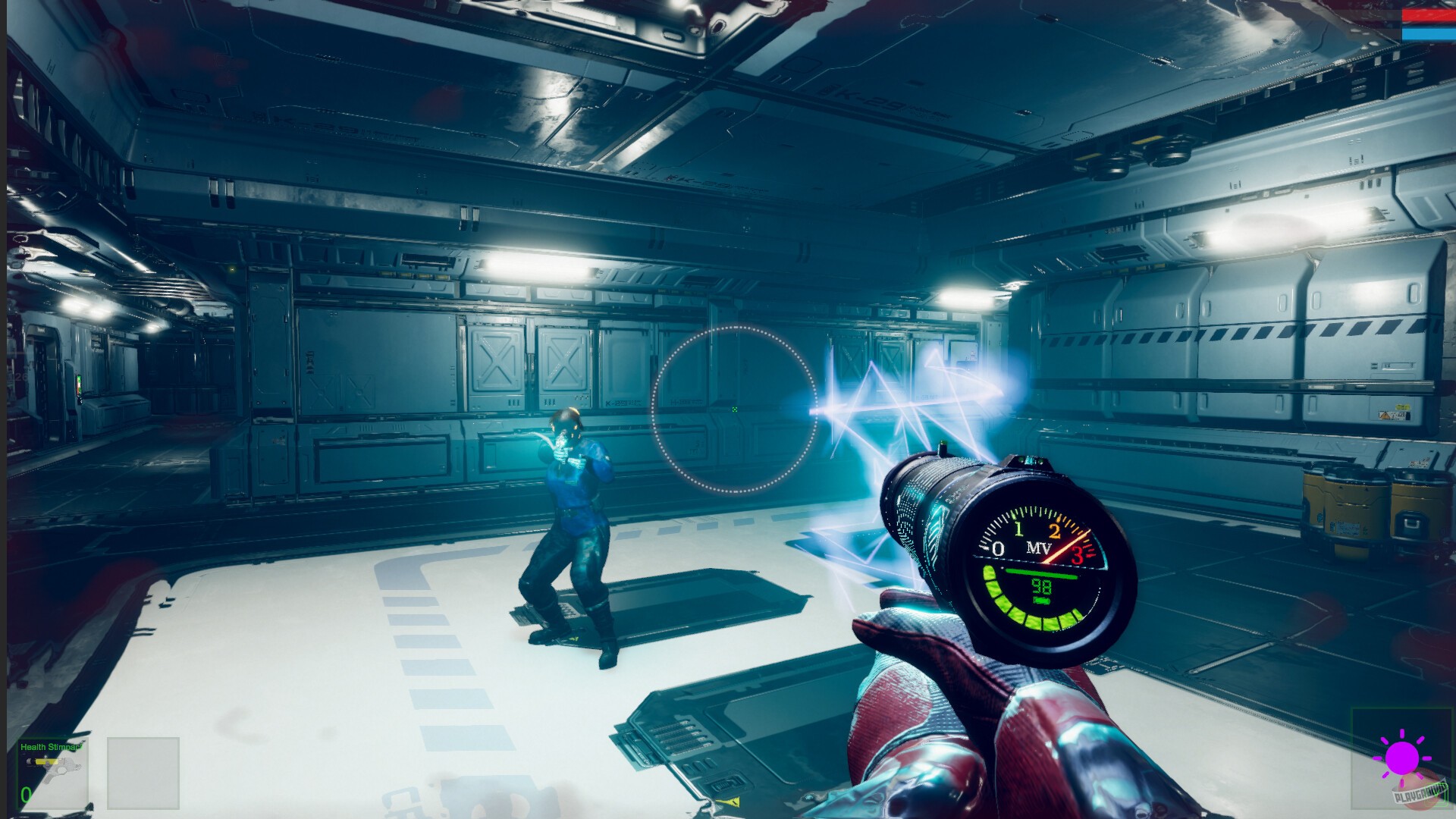This screenshot has height=819, width=1456.
Task: Click the green 0 stimpack count
Action: pyautogui.click(x=26, y=795)
